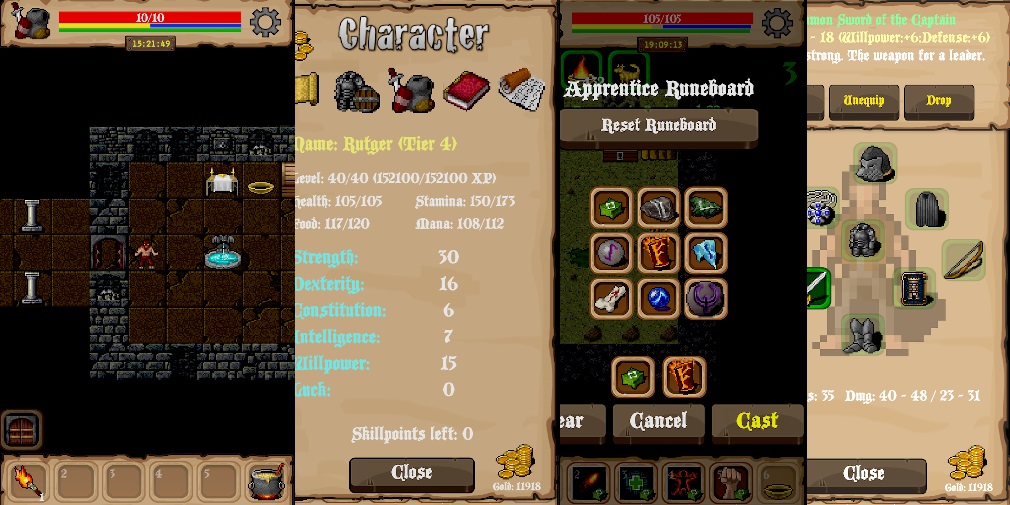Close the Character sheet window
The height and width of the screenshot is (505, 1010).
pyautogui.click(x=411, y=473)
